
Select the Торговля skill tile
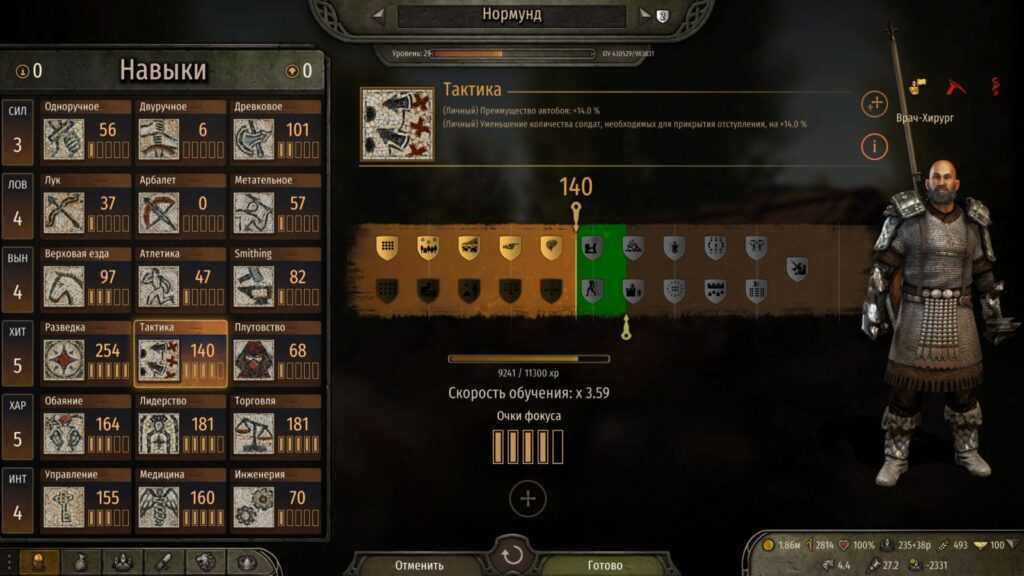(x=275, y=428)
